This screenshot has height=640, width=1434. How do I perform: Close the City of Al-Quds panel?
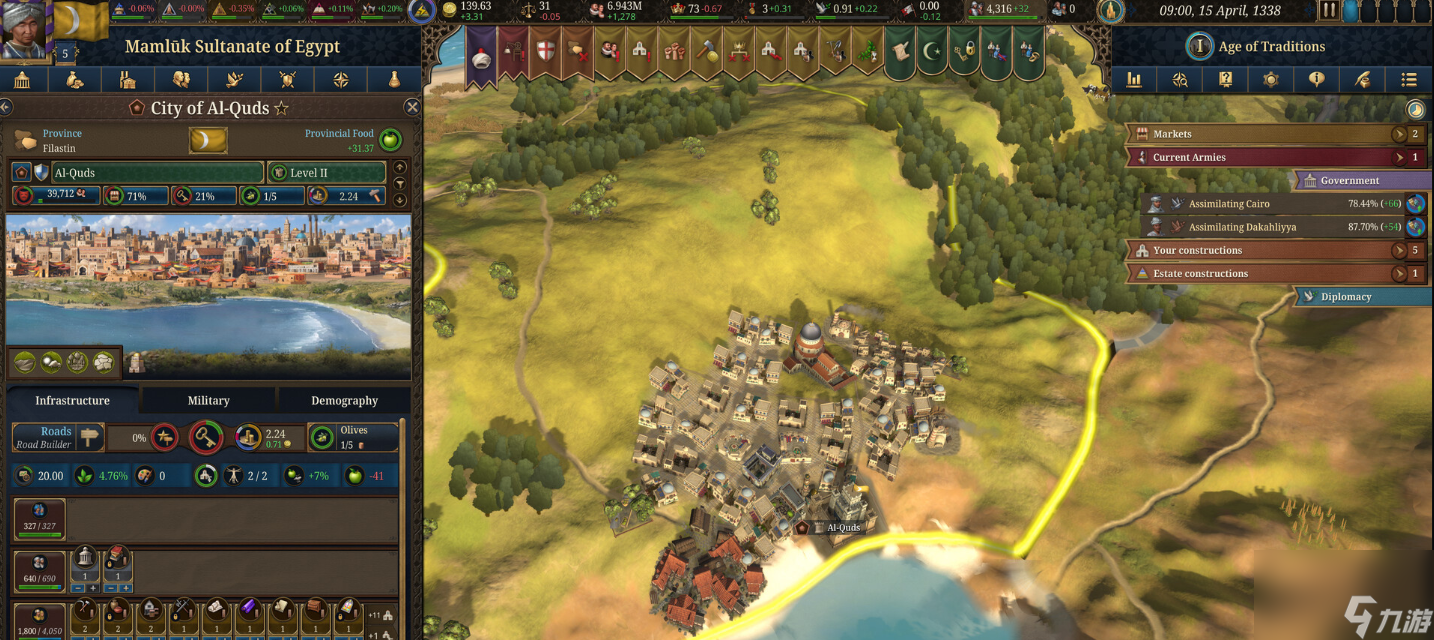[411, 107]
